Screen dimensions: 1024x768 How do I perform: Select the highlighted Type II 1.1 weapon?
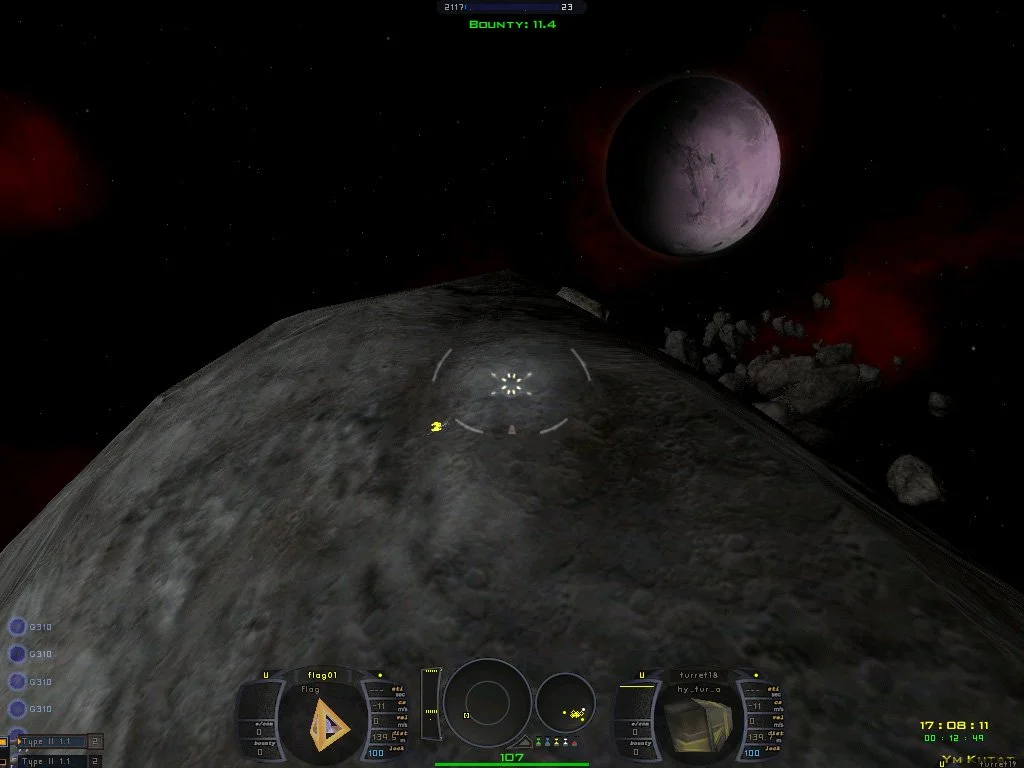48,742
